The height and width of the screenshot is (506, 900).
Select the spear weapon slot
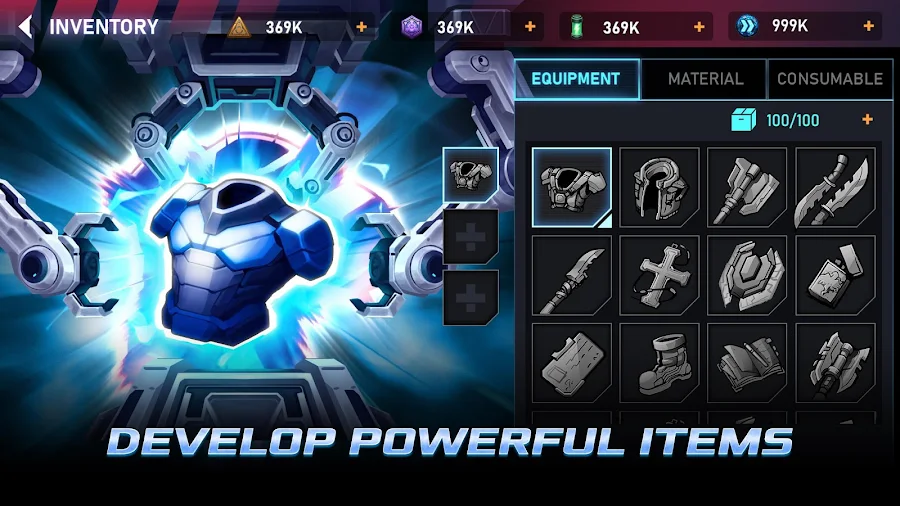pyautogui.click(x=571, y=275)
